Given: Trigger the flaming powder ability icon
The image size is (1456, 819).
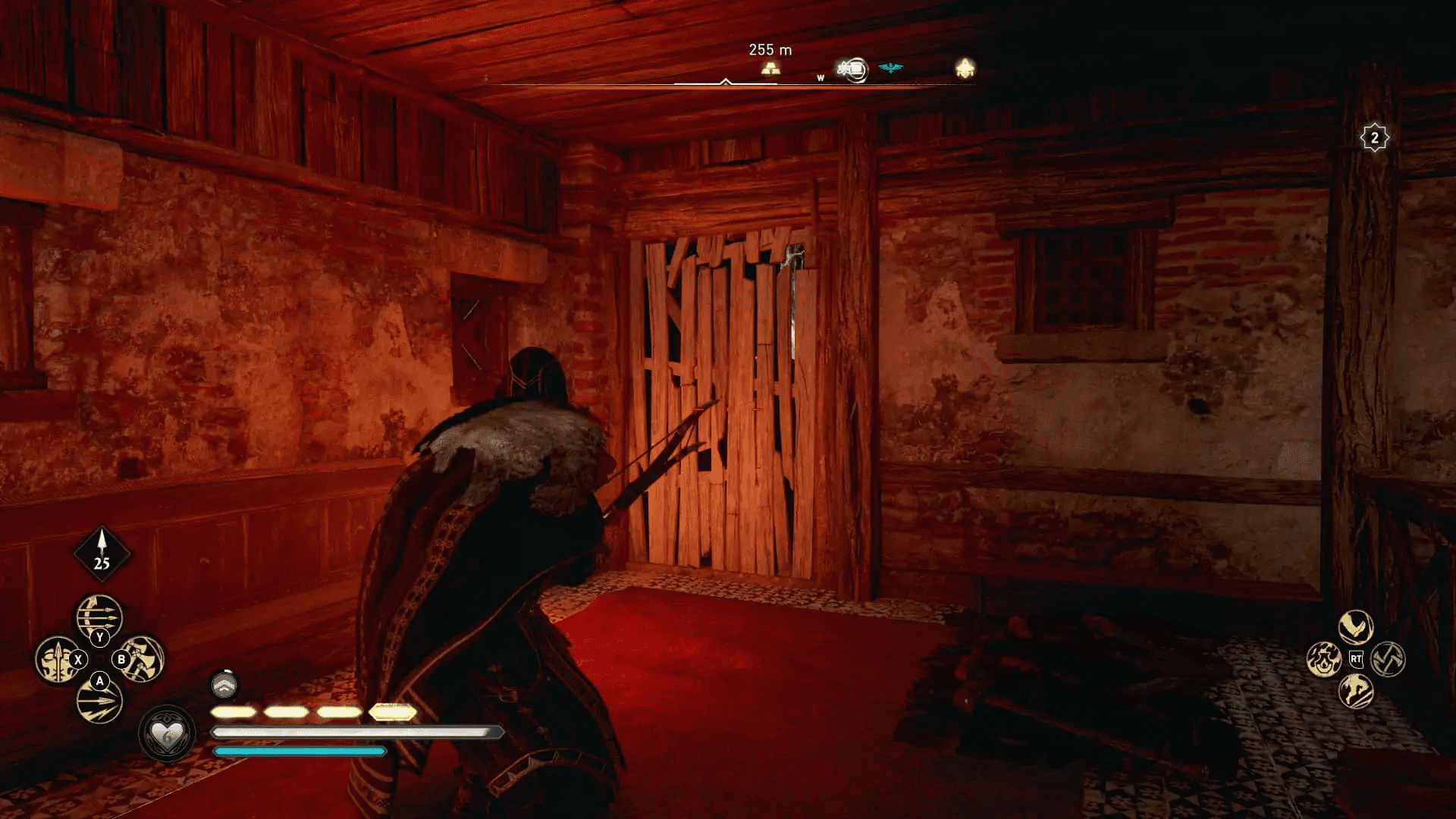Looking at the screenshot, I should click(1323, 660).
